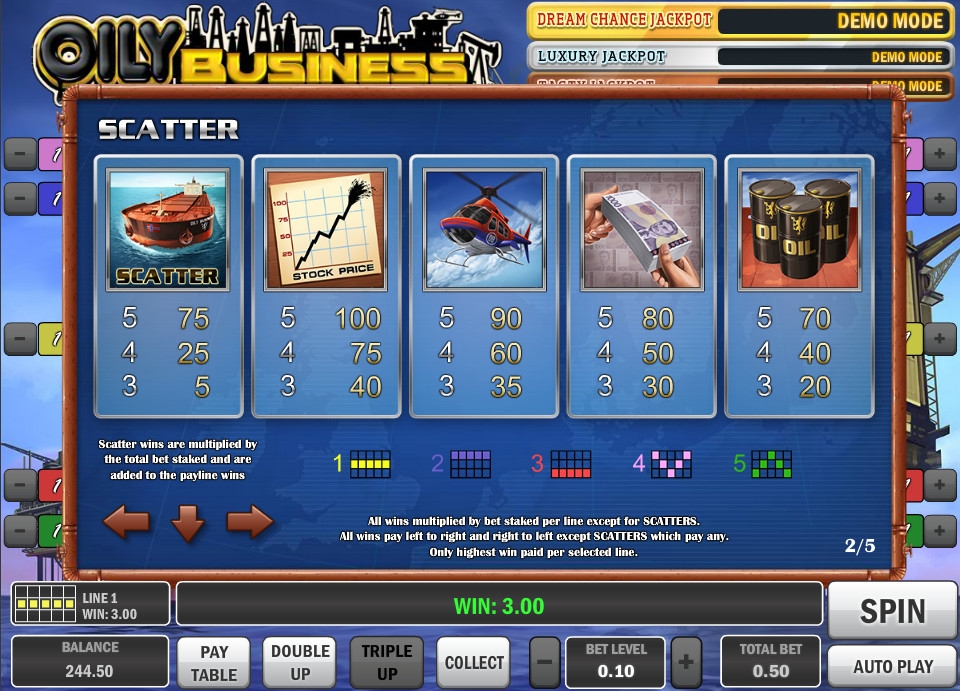Open the Luxury Jackpot banner
This screenshot has height=691, width=960.
(x=738, y=56)
